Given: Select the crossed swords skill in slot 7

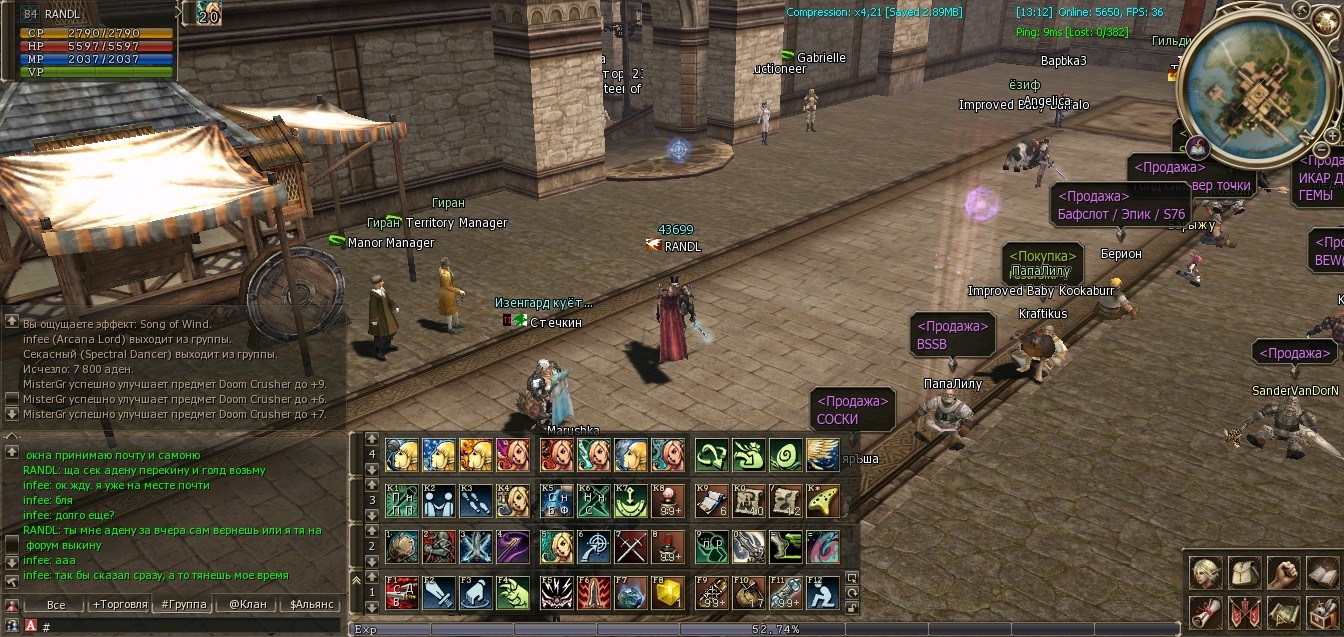Looking at the screenshot, I should coord(631,547).
